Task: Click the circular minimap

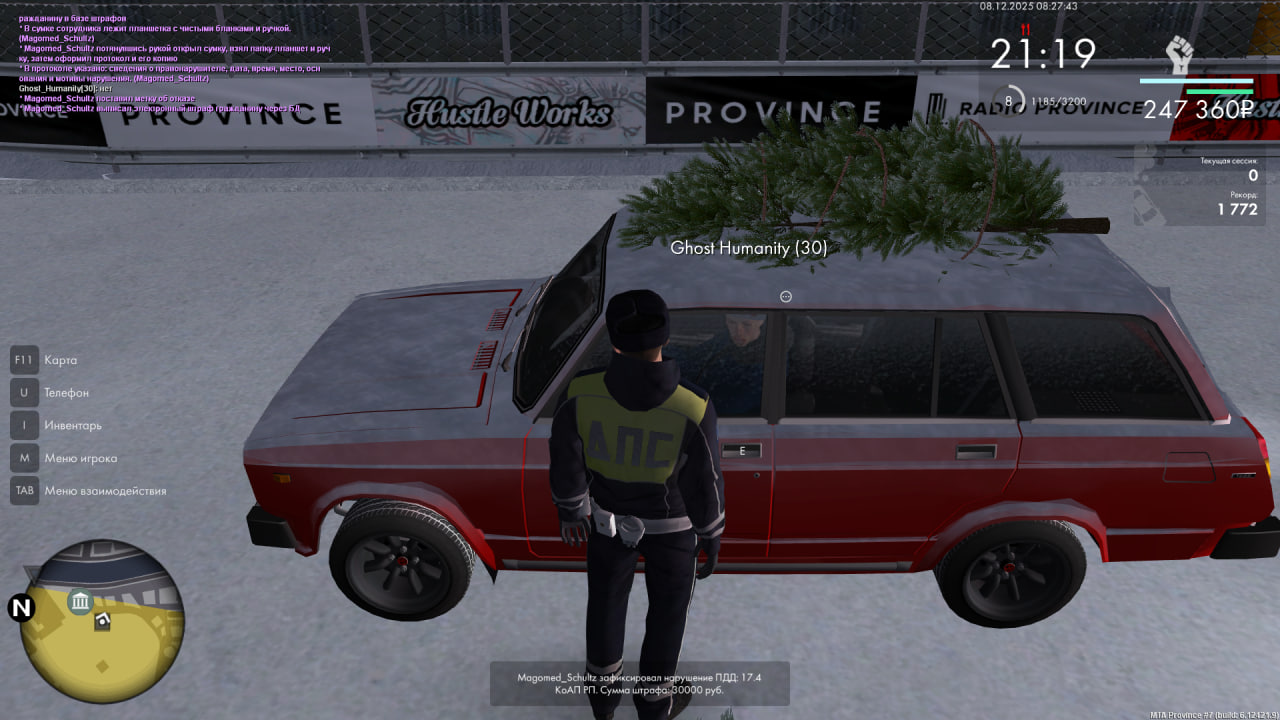Action: [x=102, y=620]
